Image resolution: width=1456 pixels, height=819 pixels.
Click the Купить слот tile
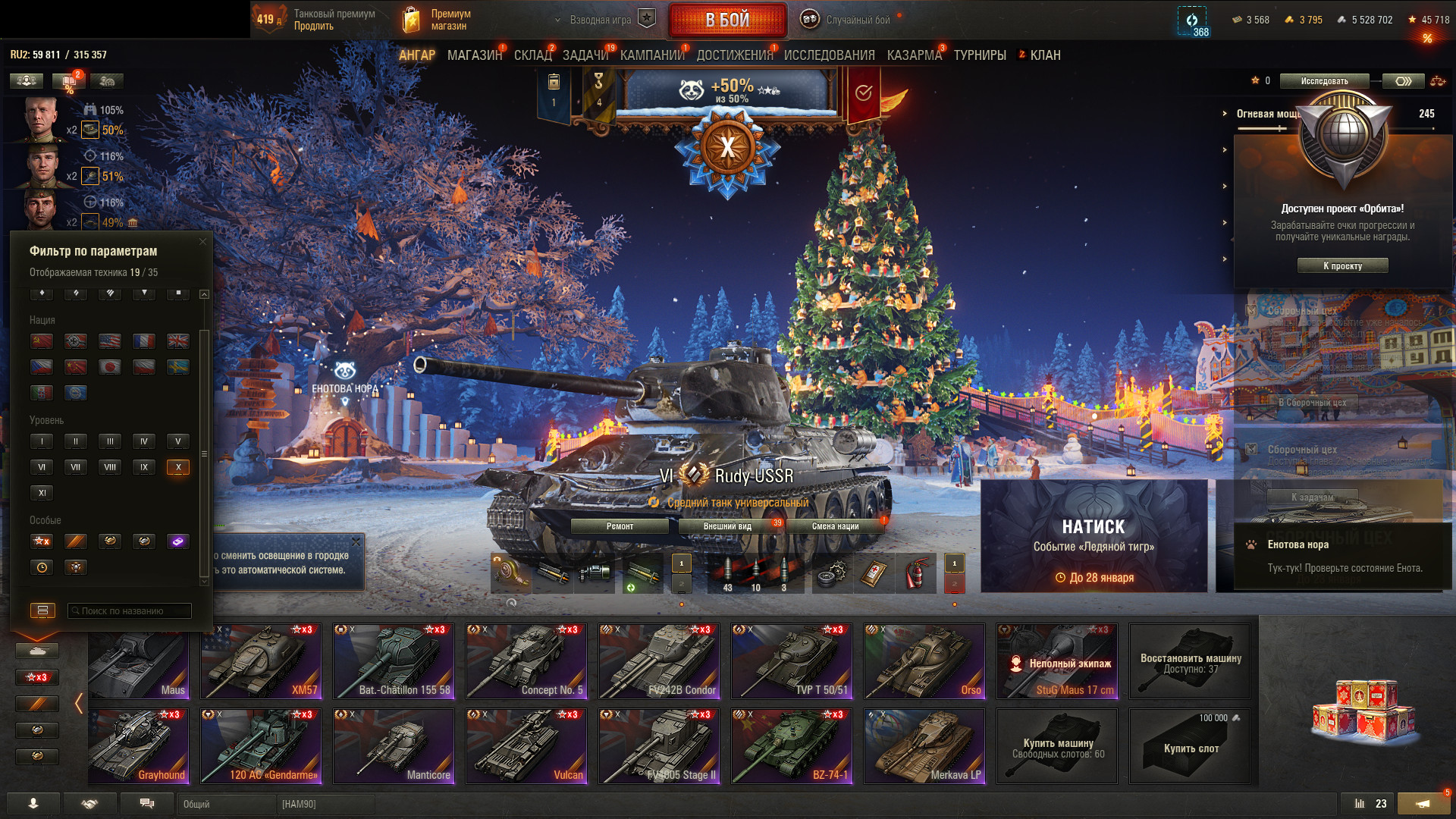click(1191, 747)
